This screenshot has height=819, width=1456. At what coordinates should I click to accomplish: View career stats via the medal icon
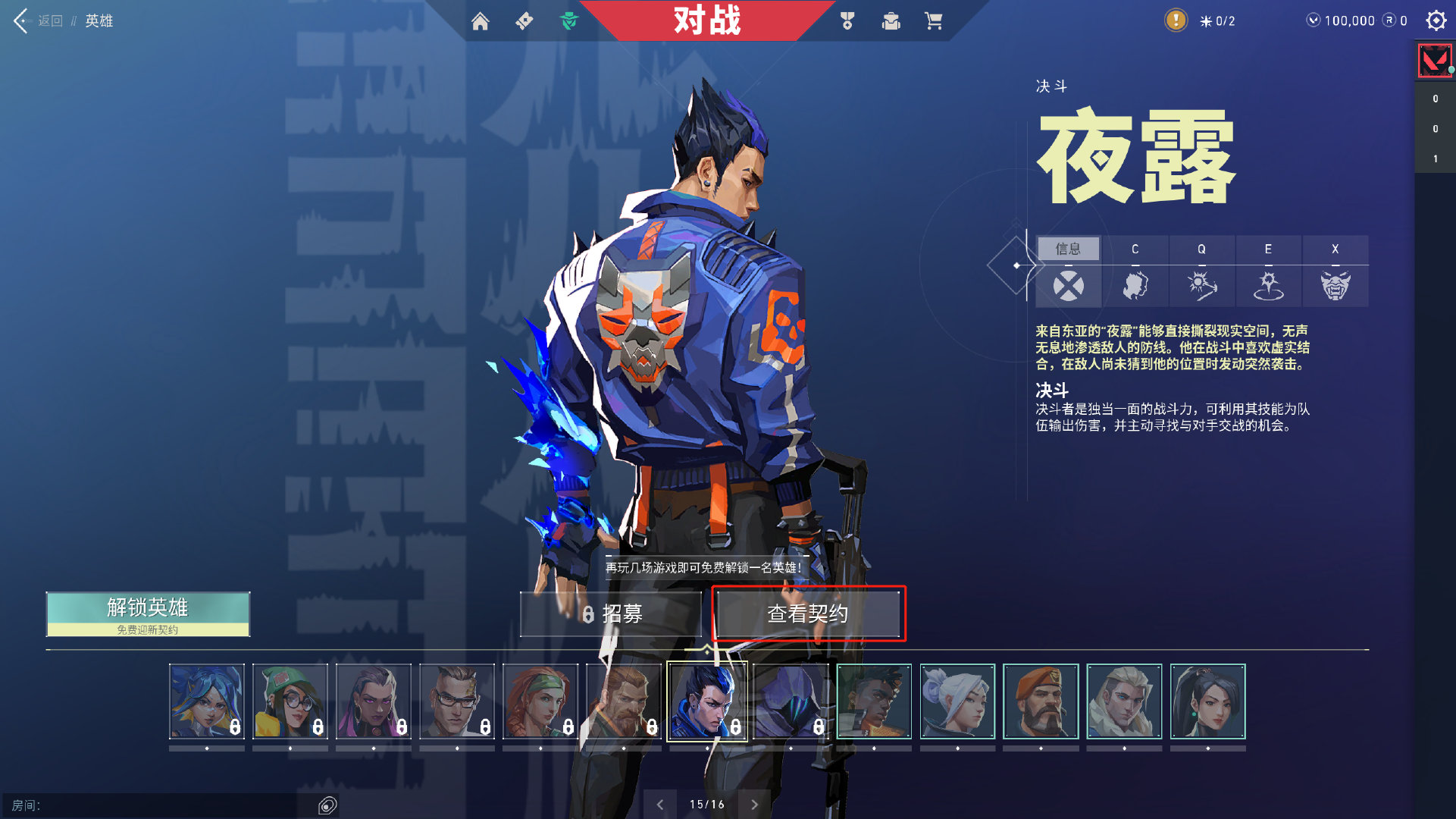[x=847, y=21]
